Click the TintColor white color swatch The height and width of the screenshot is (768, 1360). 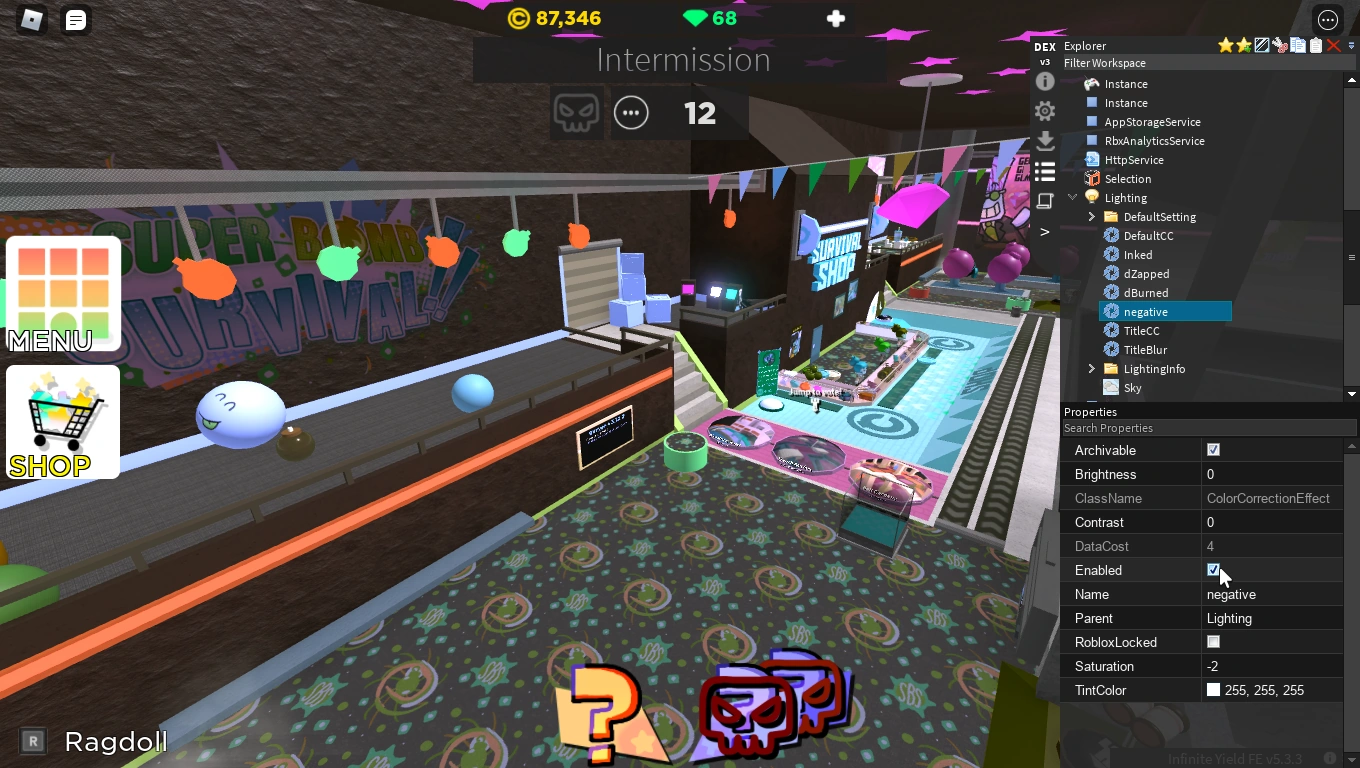click(x=1213, y=690)
